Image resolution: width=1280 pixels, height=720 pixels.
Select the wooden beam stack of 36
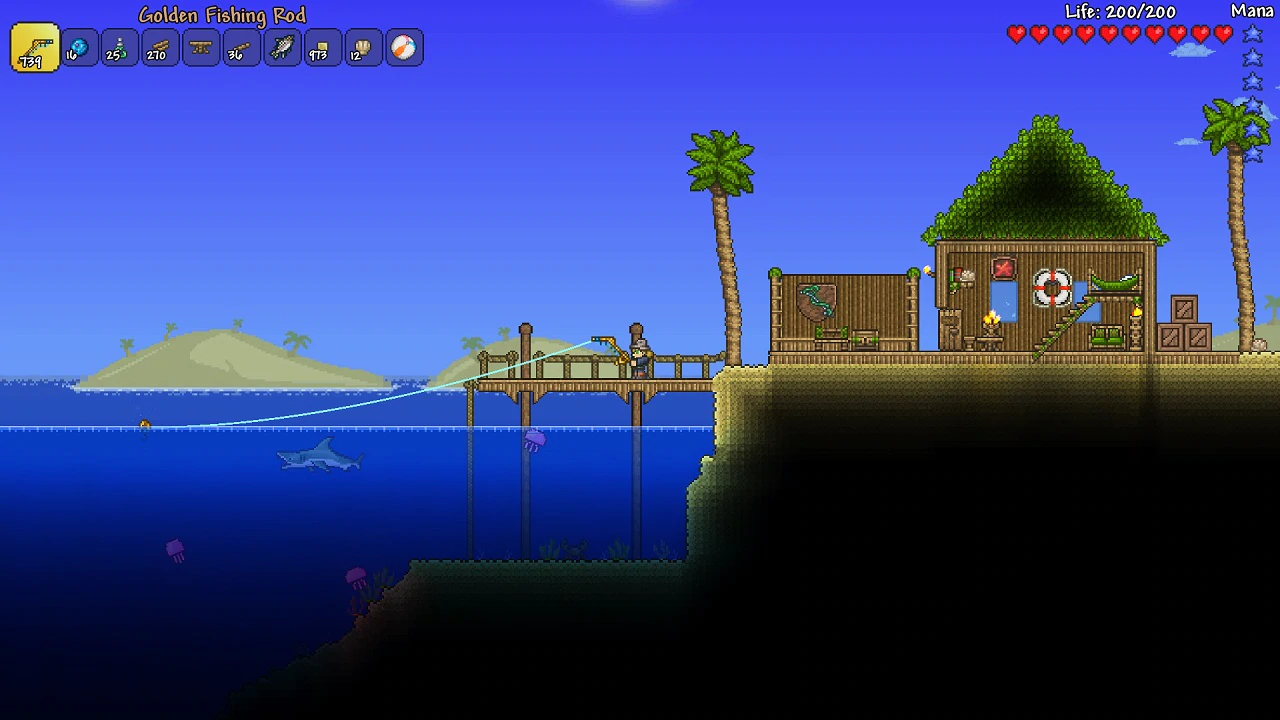point(240,47)
